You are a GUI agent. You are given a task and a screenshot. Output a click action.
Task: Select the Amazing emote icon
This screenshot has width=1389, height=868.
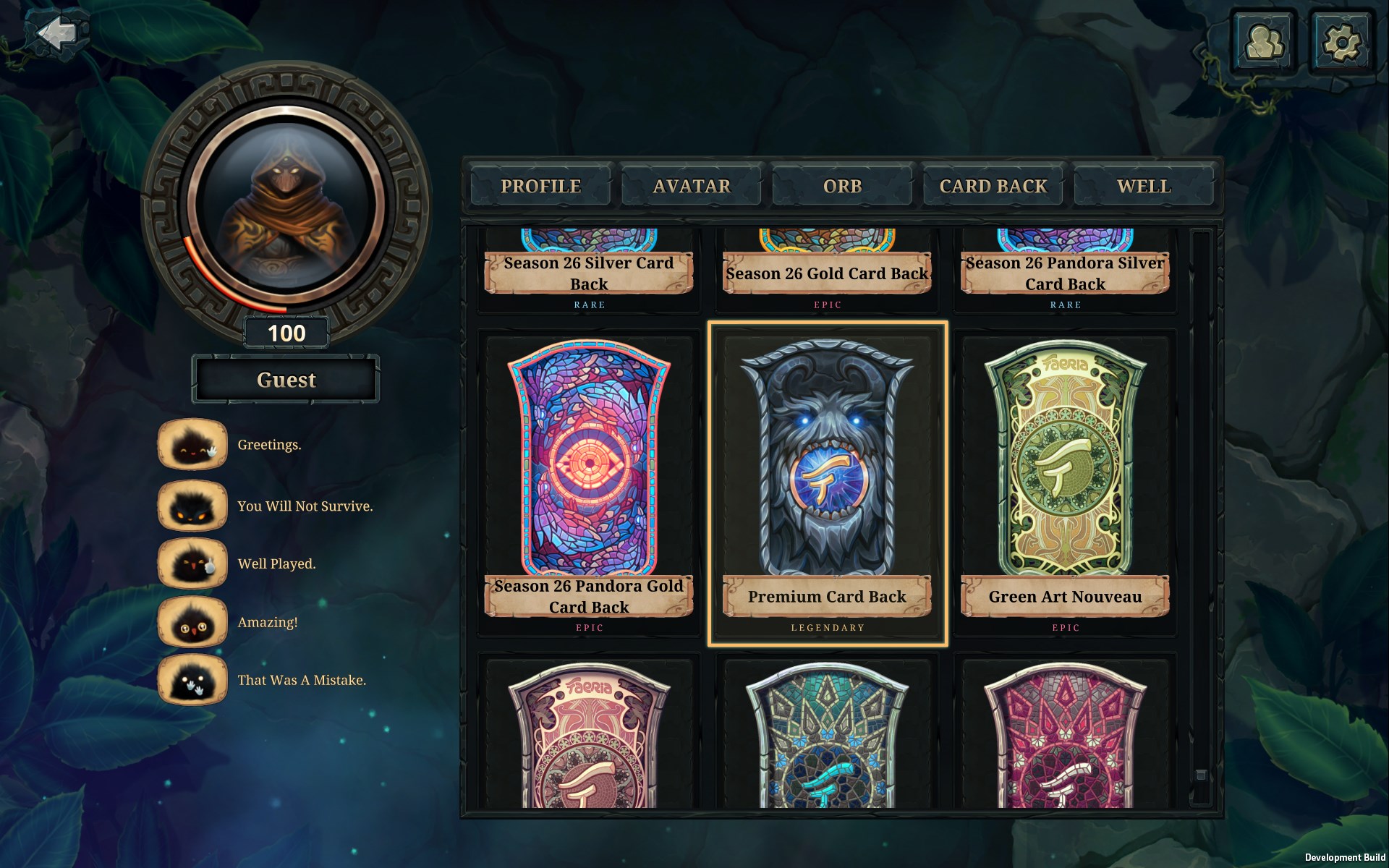pos(191,622)
